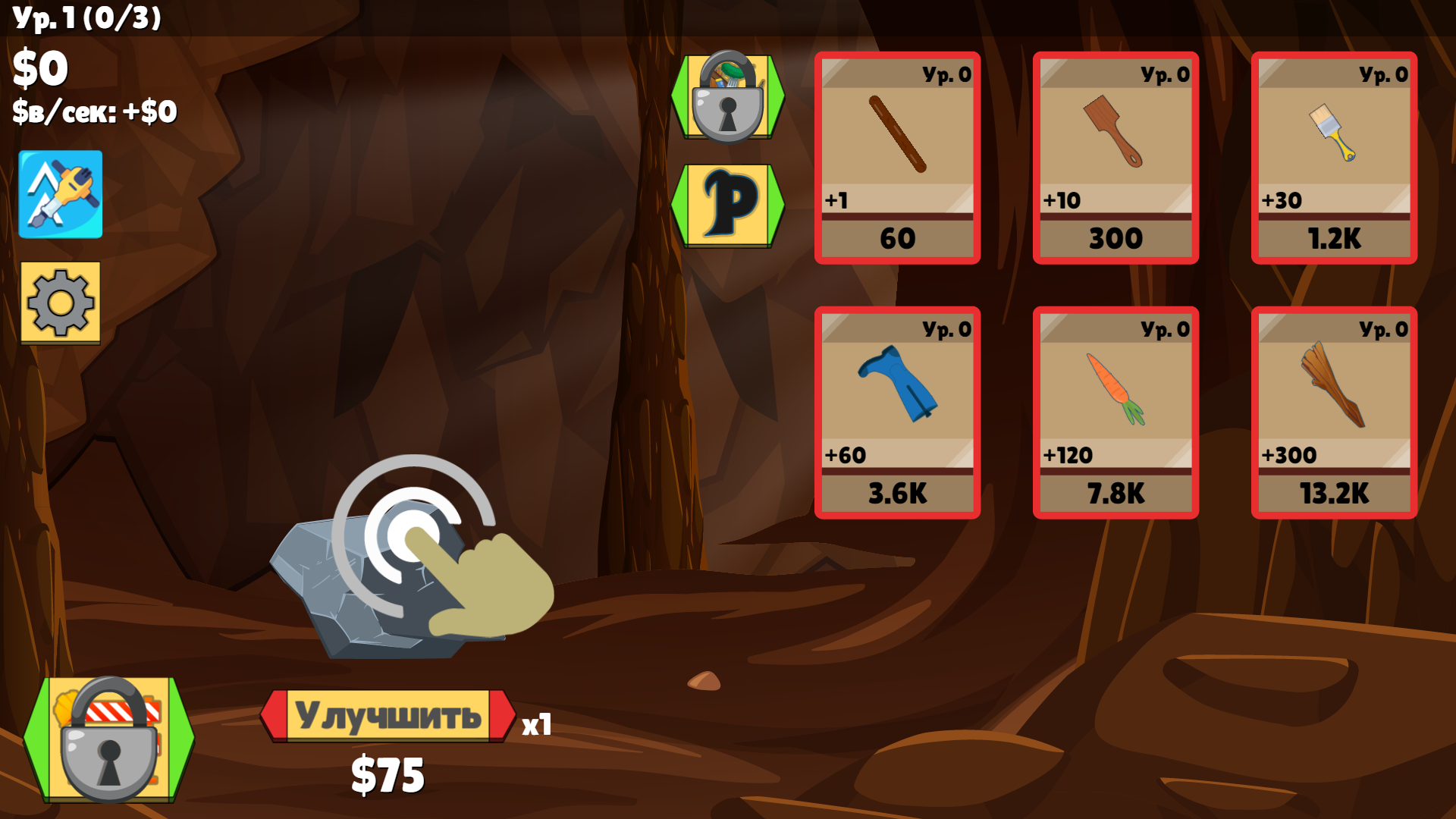Click the Ур. 1 (0/3) level indicator

pos(86,20)
